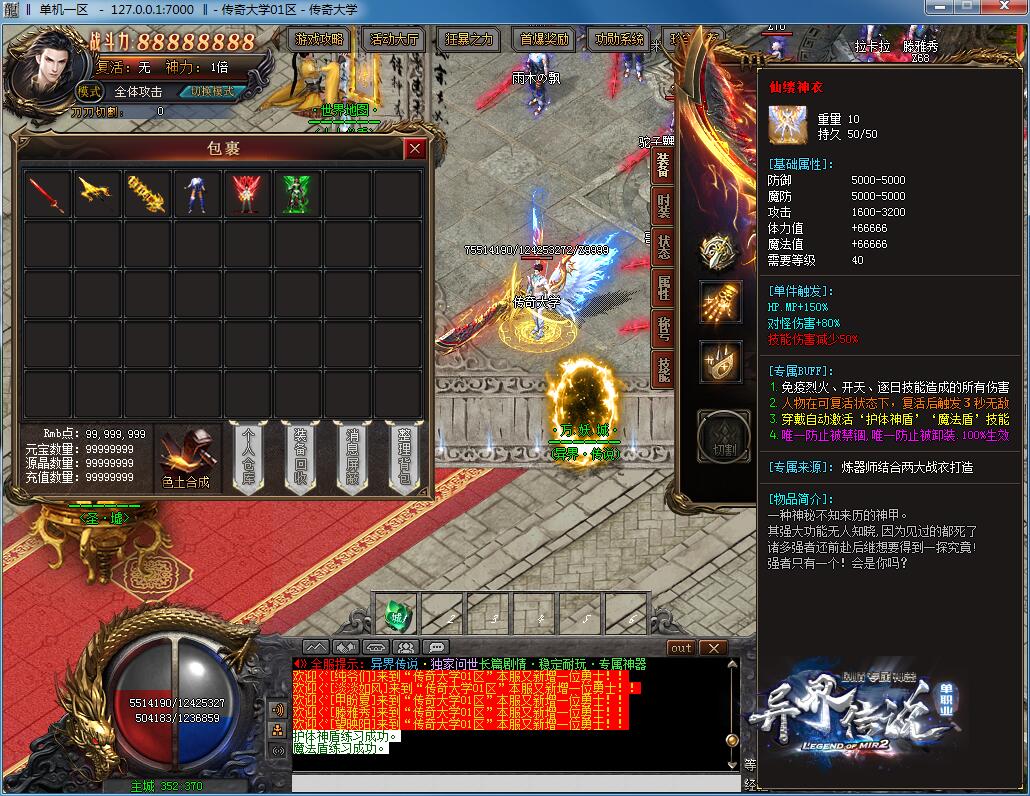Open the 首爆奖励 rewards menu

click(545, 40)
